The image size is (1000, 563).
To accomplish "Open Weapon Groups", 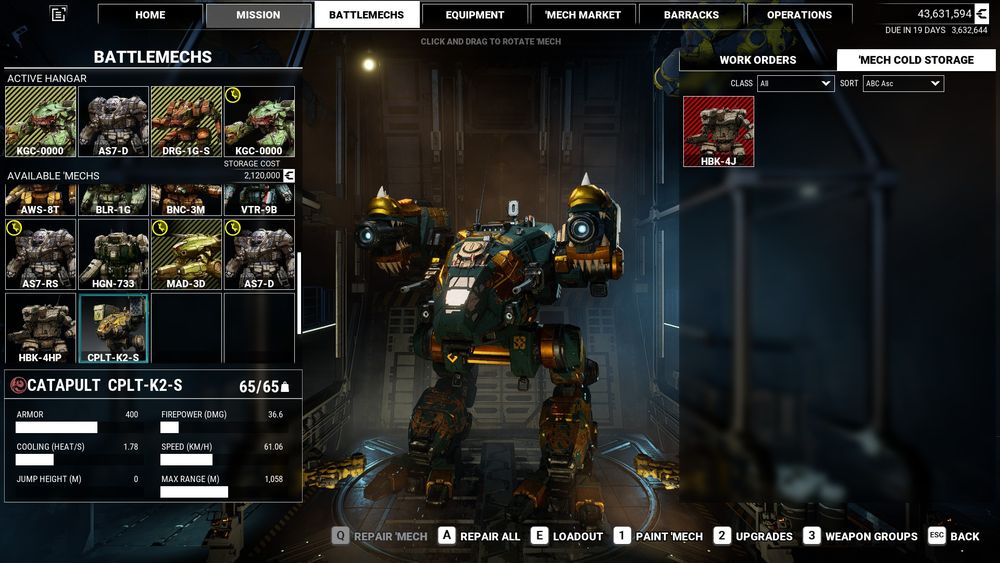I will [860, 536].
